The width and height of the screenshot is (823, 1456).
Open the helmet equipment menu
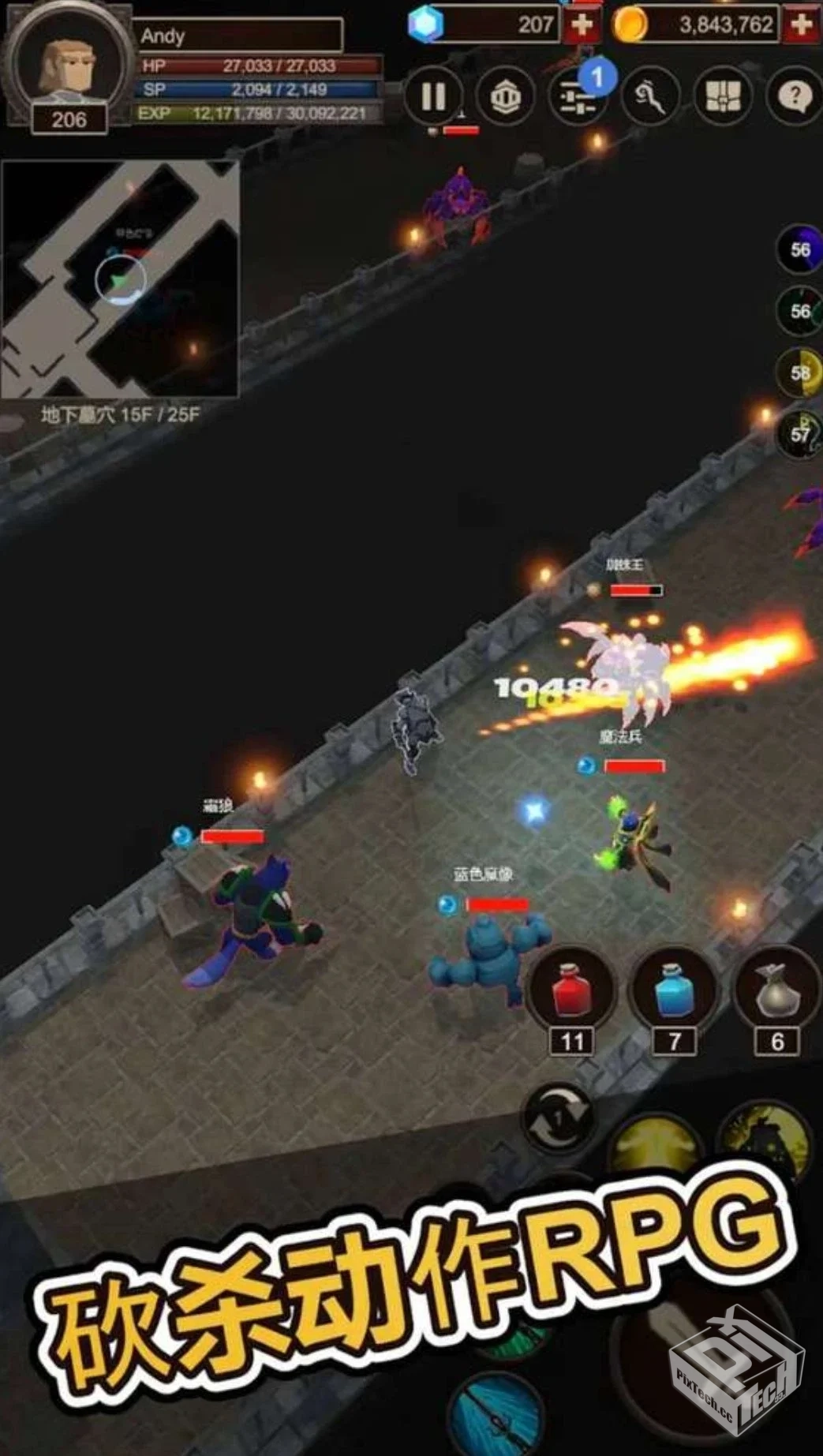(505, 97)
